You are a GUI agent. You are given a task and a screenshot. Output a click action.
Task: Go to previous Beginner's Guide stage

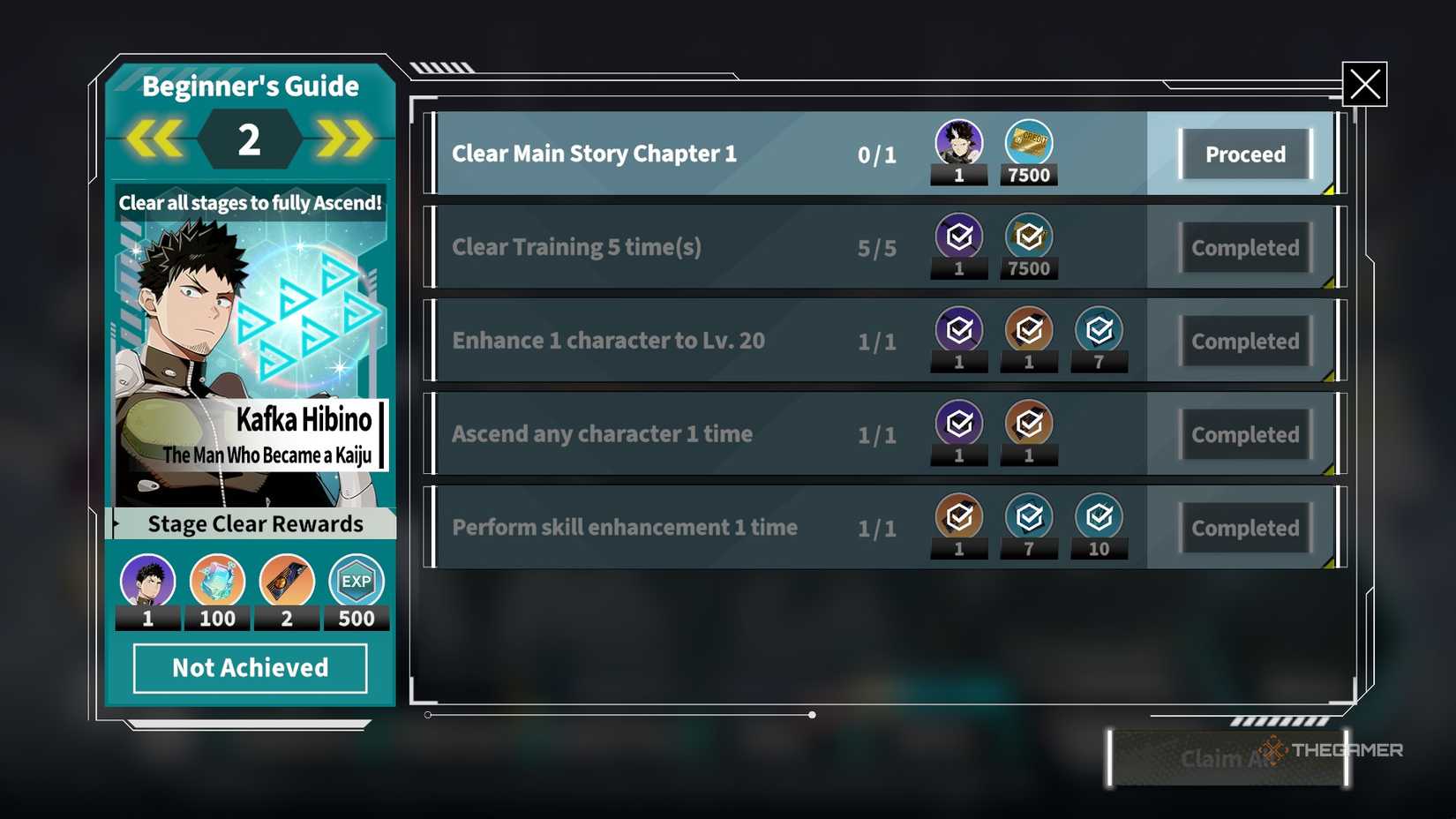154,139
